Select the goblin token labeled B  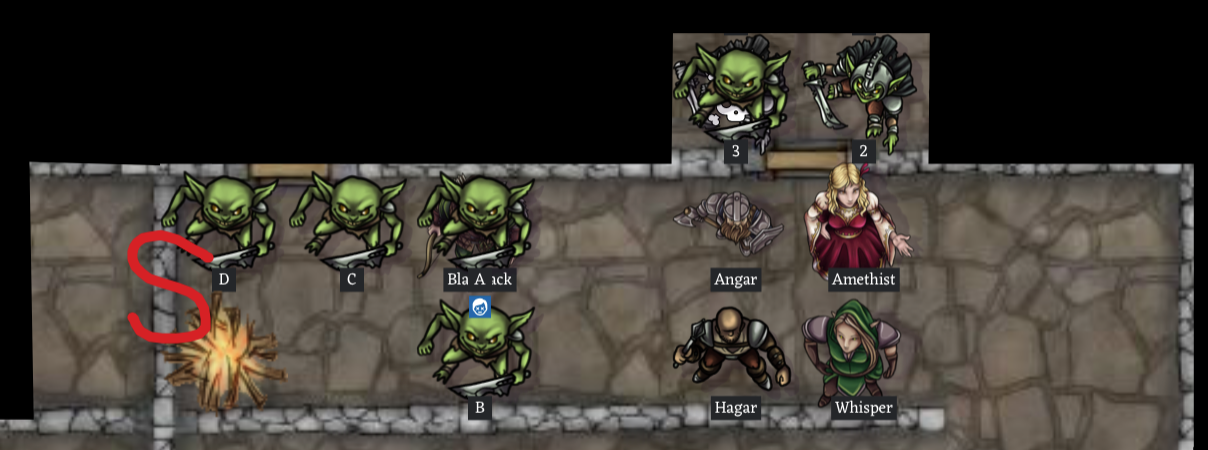click(481, 350)
